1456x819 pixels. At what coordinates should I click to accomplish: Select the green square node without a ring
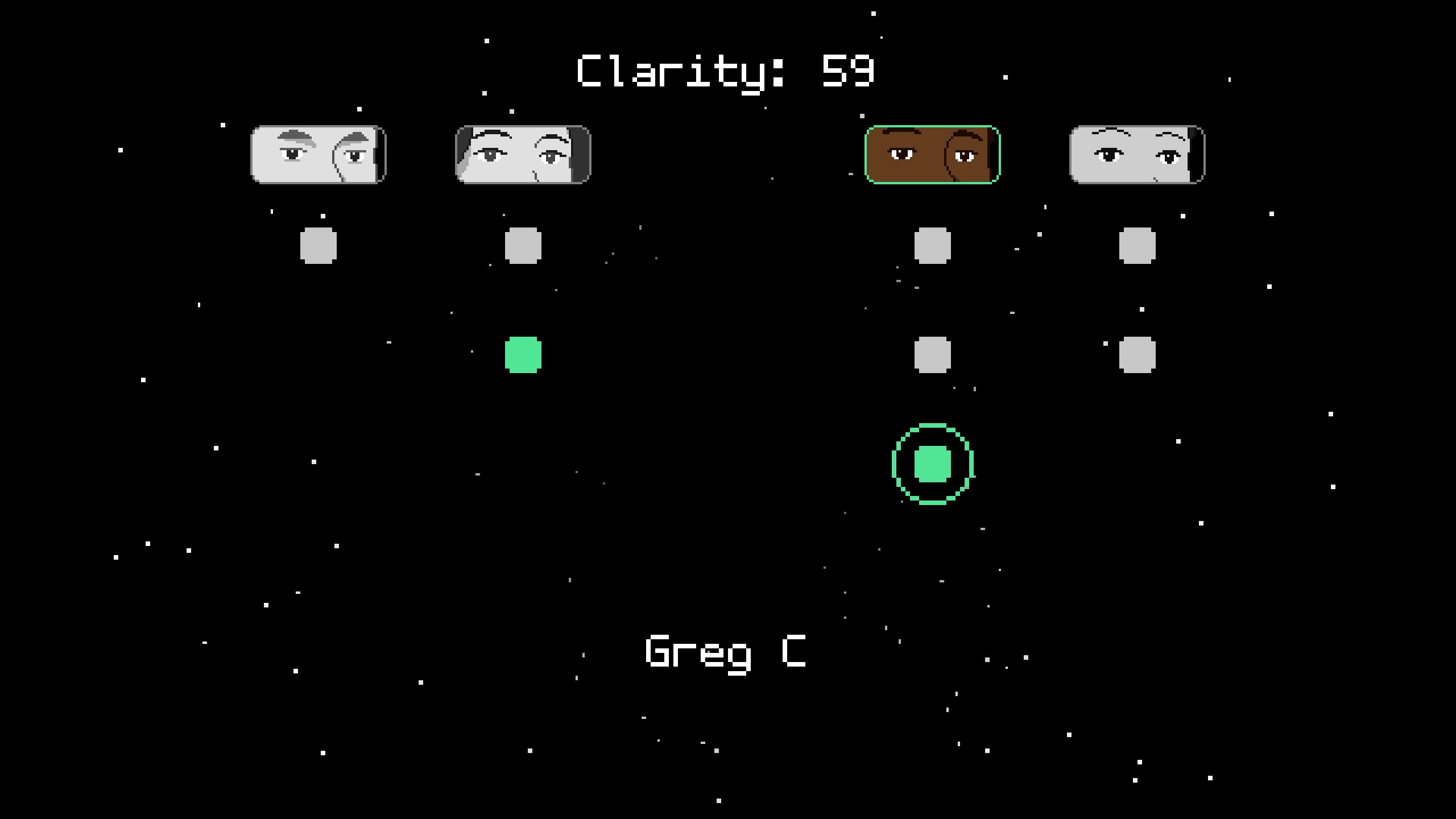pyautogui.click(x=523, y=355)
